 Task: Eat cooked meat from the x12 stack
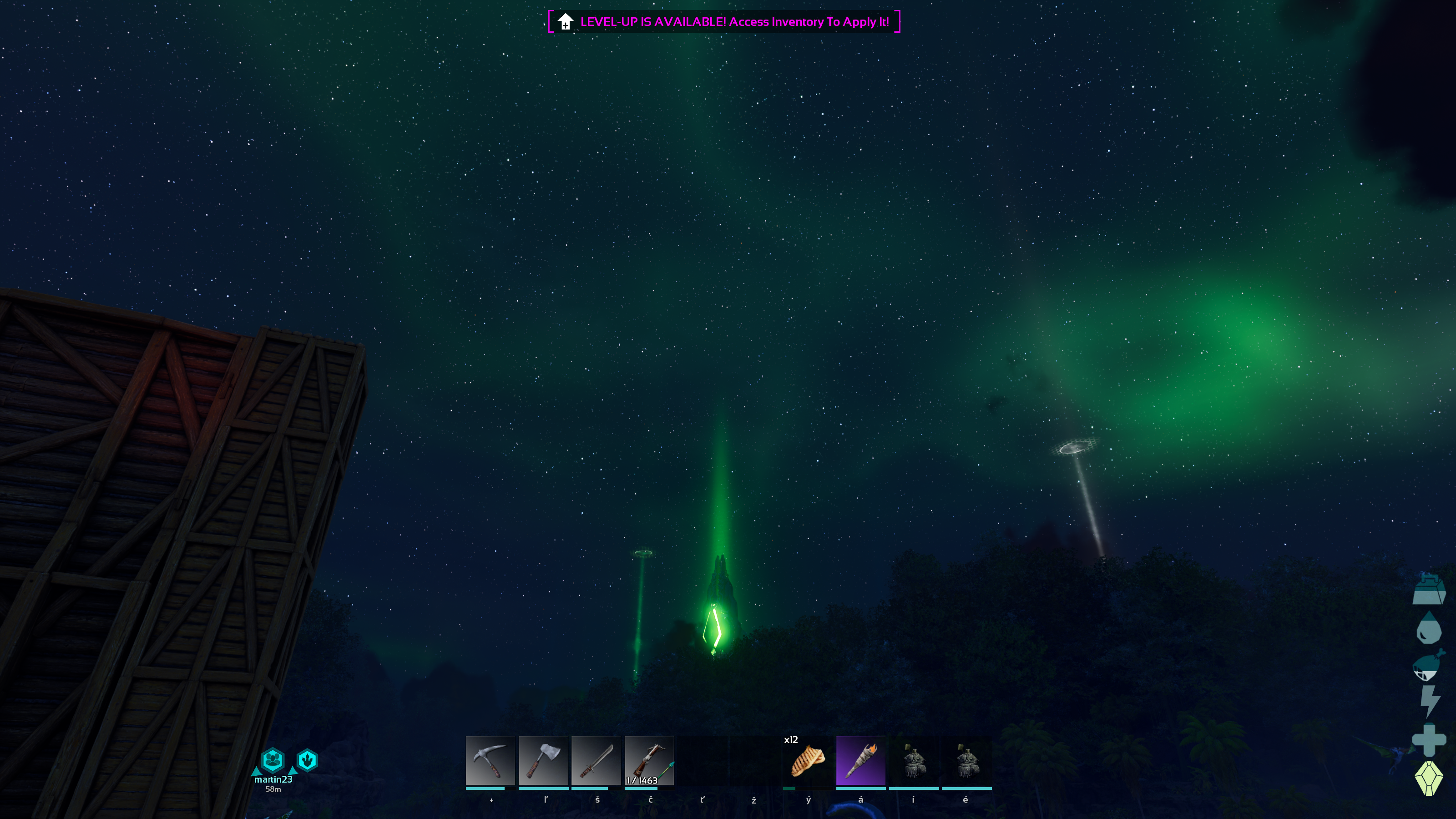[808, 761]
